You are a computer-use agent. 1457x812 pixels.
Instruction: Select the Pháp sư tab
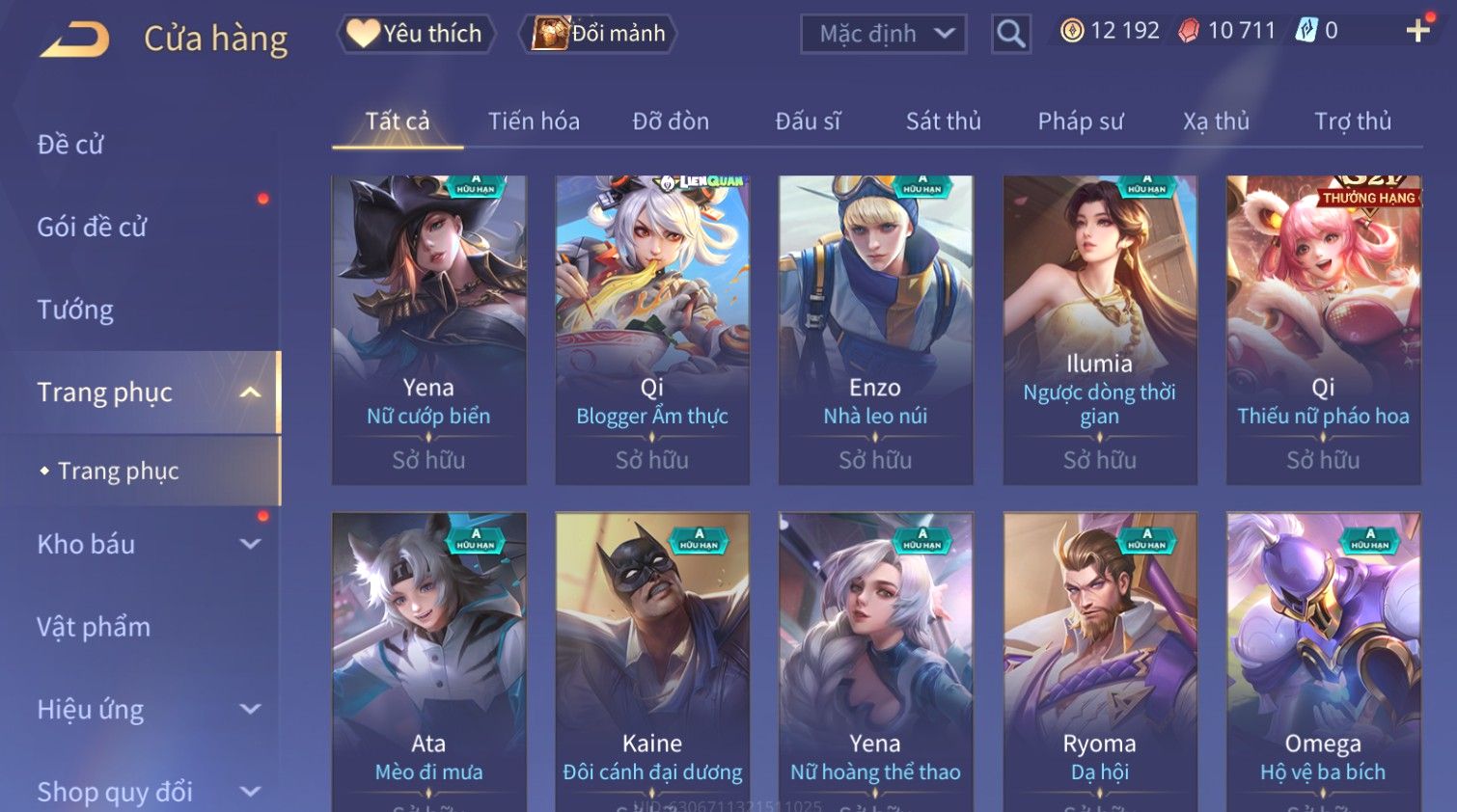[1080, 122]
